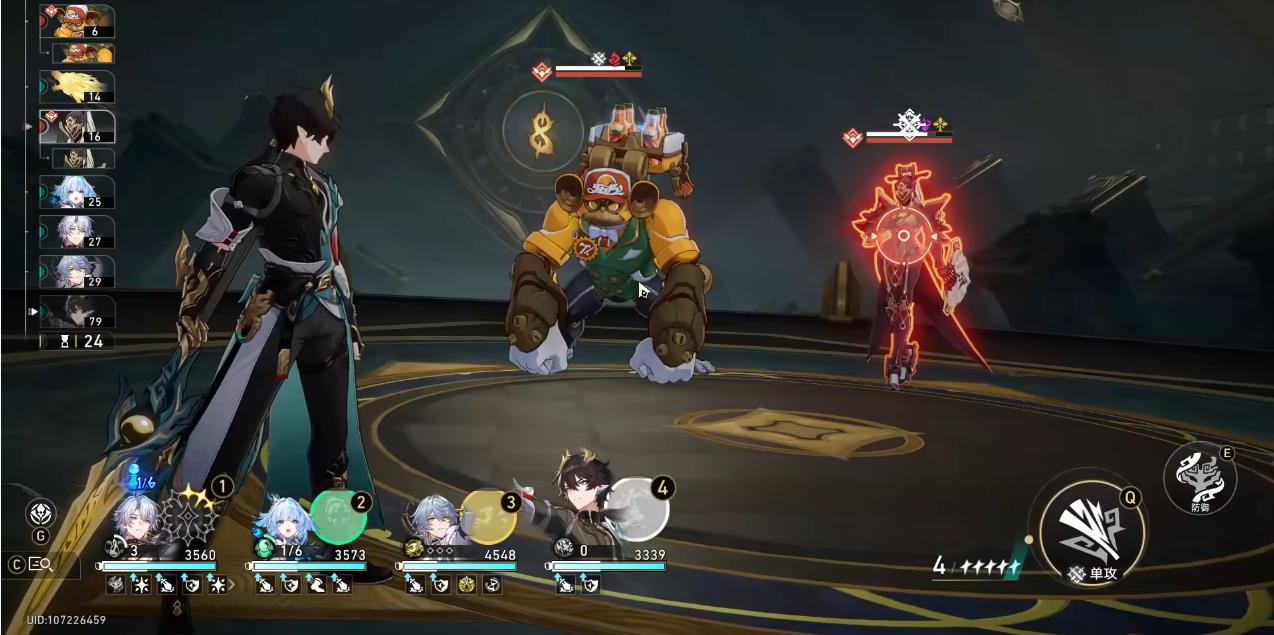Use the 单攻 basic attack button
Image resolution: width=1274 pixels, height=635 pixels.
(1088, 526)
